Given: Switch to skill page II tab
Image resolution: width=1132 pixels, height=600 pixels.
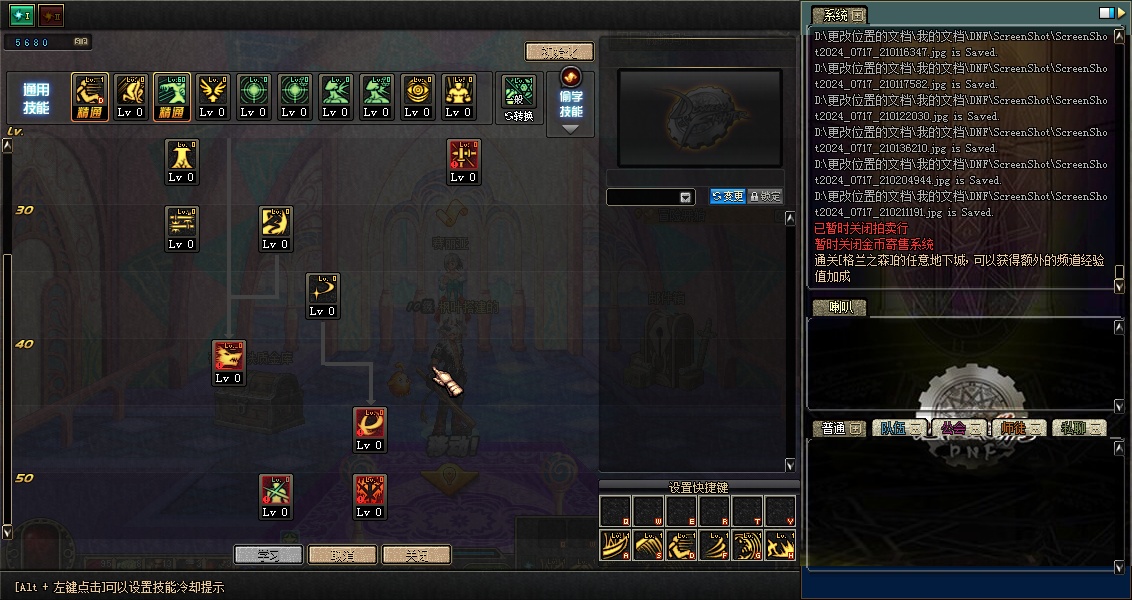Looking at the screenshot, I should [51, 15].
